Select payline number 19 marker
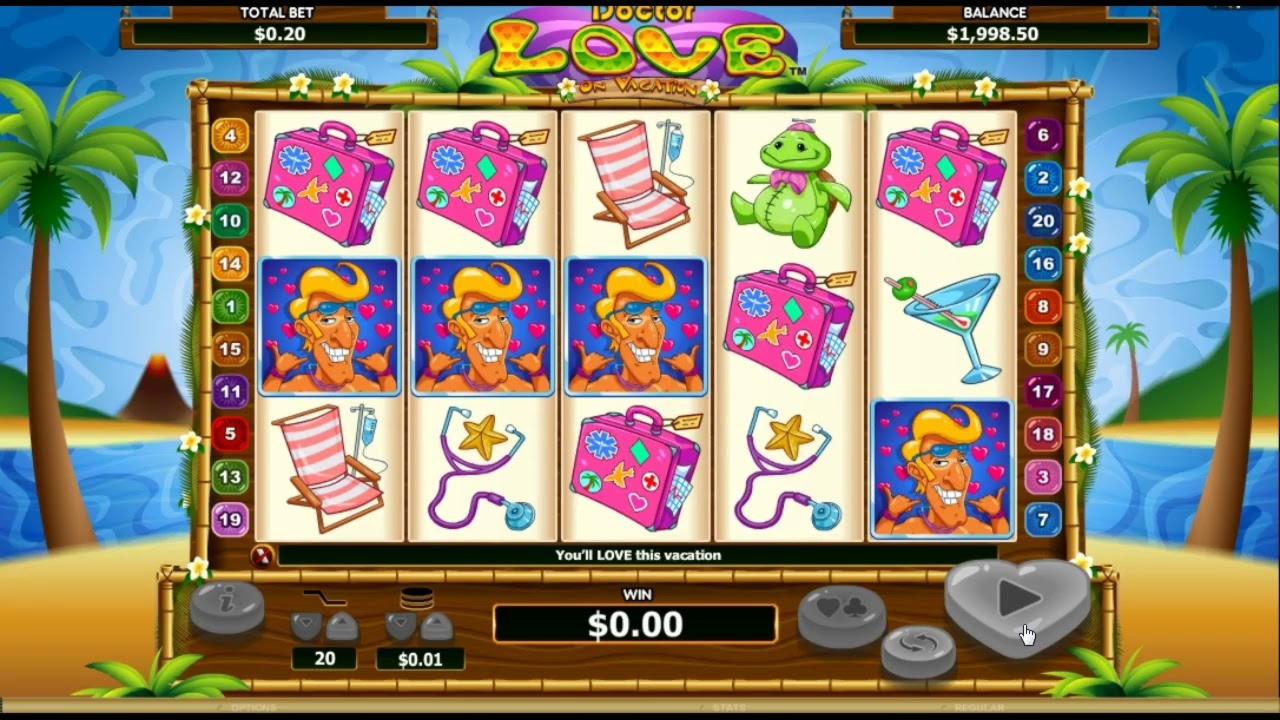Image resolution: width=1280 pixels, height=720 pixels. click(x=230, y=519)
